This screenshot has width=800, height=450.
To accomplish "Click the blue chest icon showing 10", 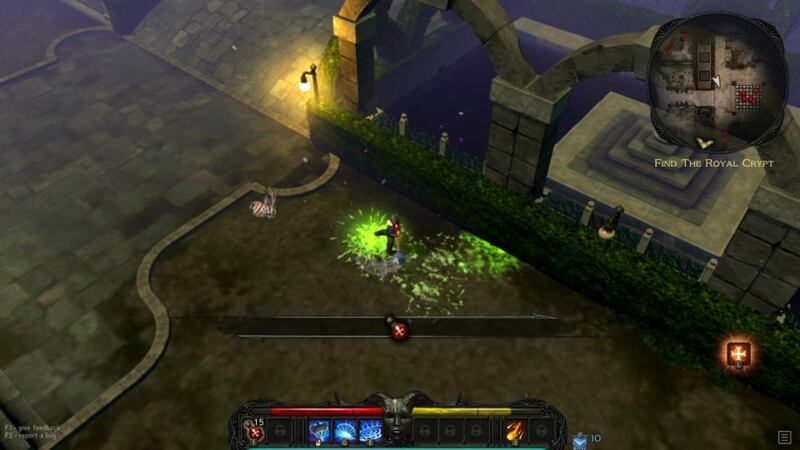I will (x=579, y=438).
